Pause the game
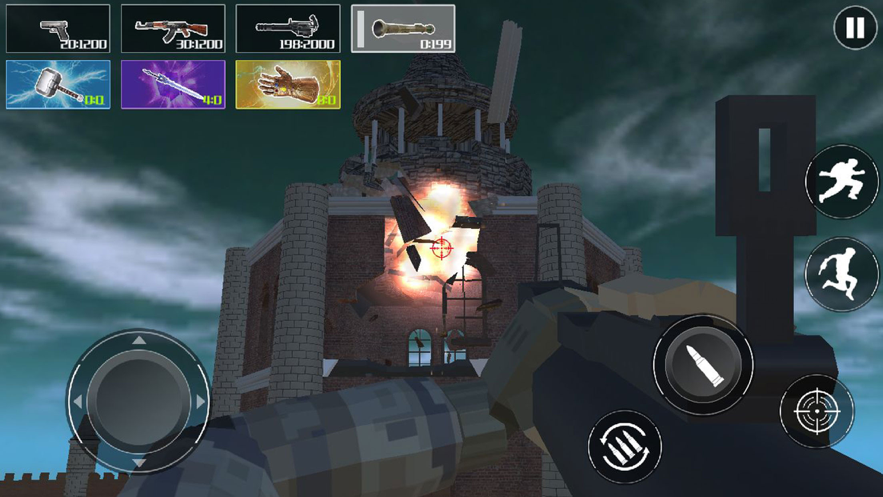Image resolution: width=883 pixels, height=497 pixels. (x=855, y=28)
